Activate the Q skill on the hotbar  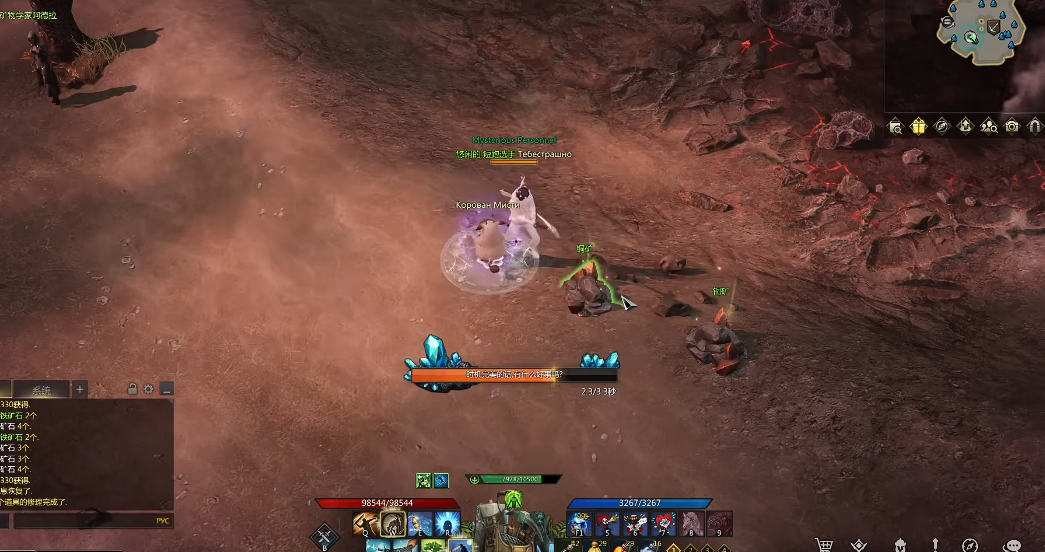[365, 523]
